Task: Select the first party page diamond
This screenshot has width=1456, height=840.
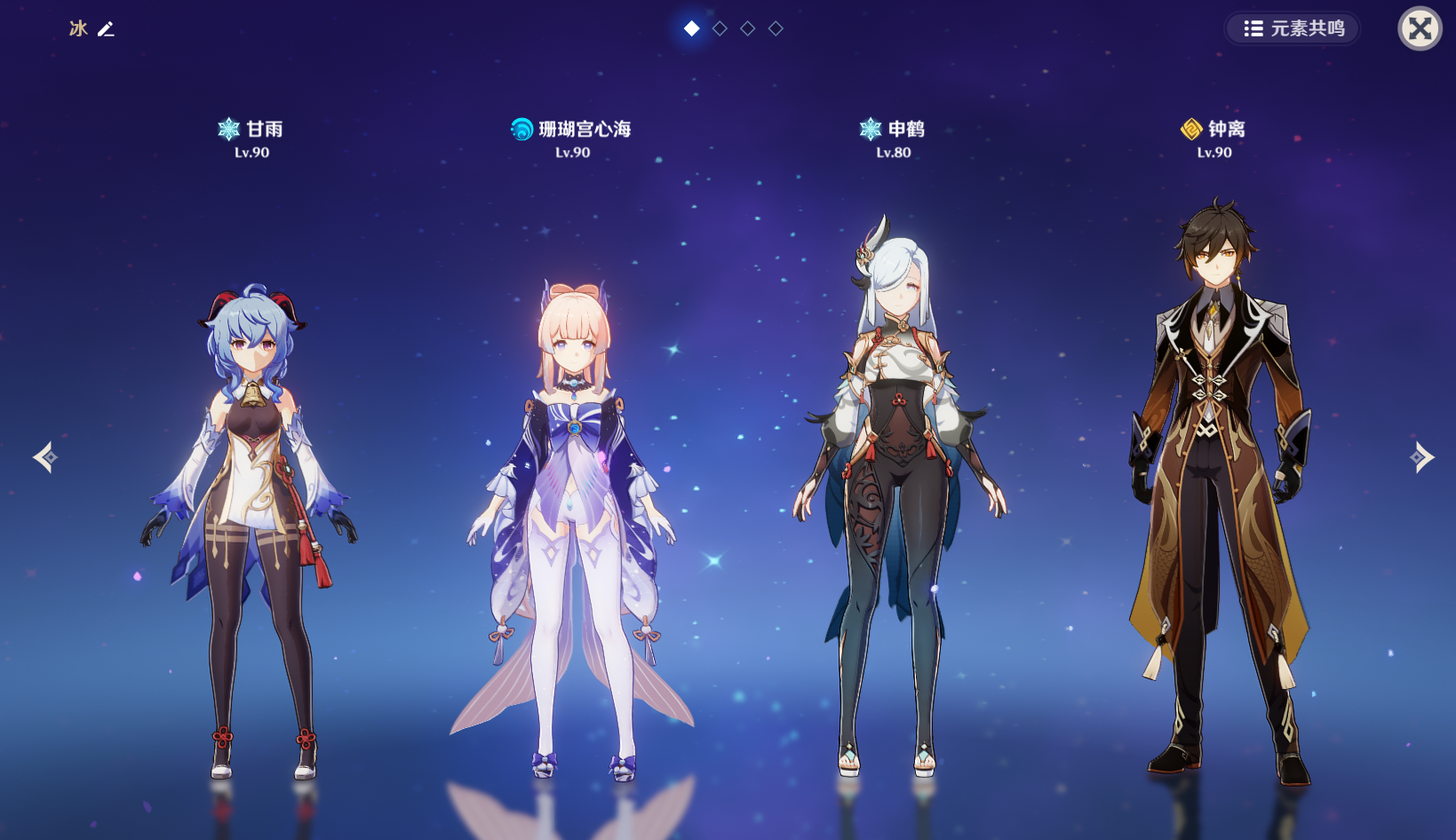Action: [x=692, y=28]
